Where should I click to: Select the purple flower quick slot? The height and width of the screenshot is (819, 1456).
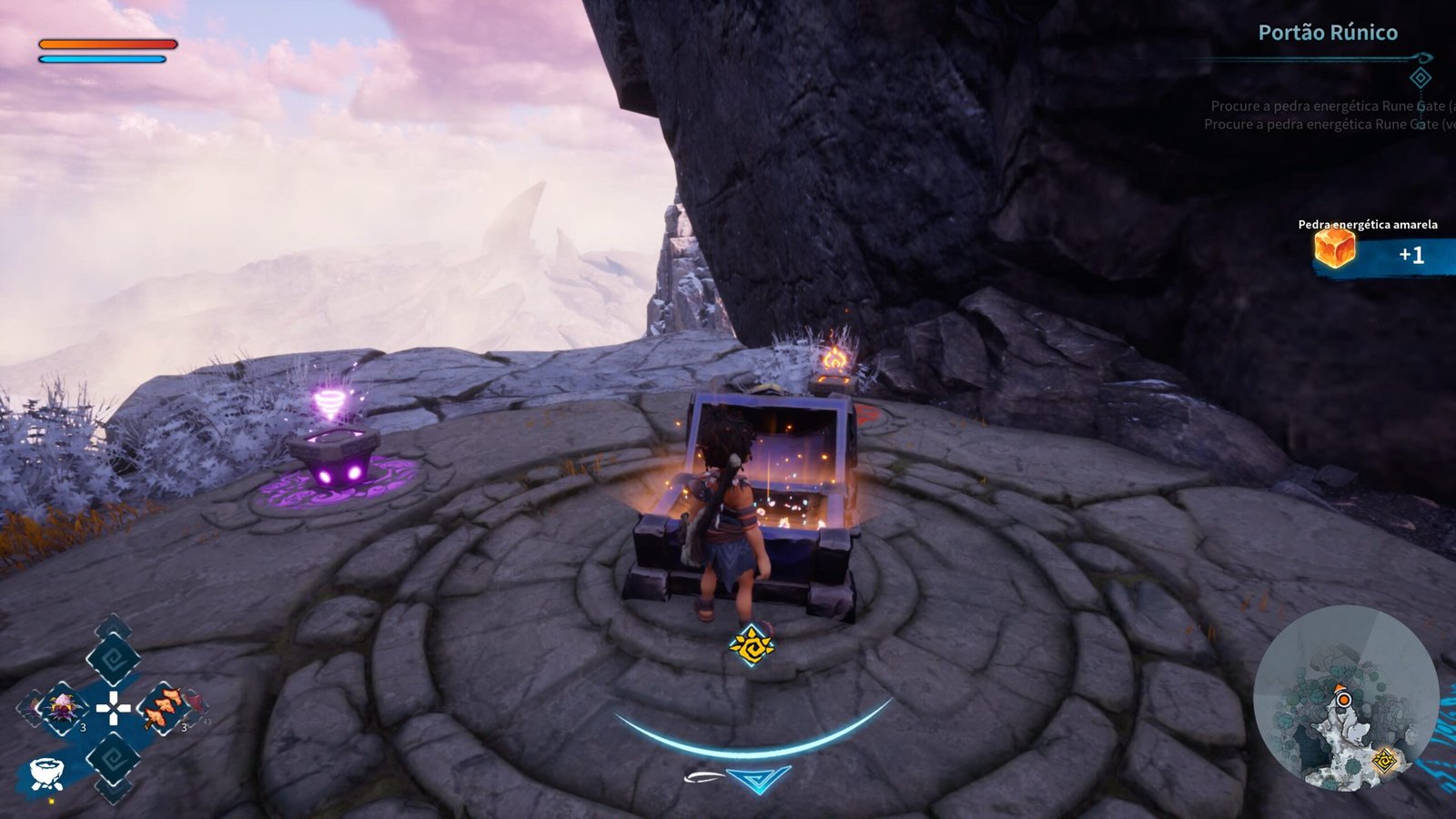point(62,707)
